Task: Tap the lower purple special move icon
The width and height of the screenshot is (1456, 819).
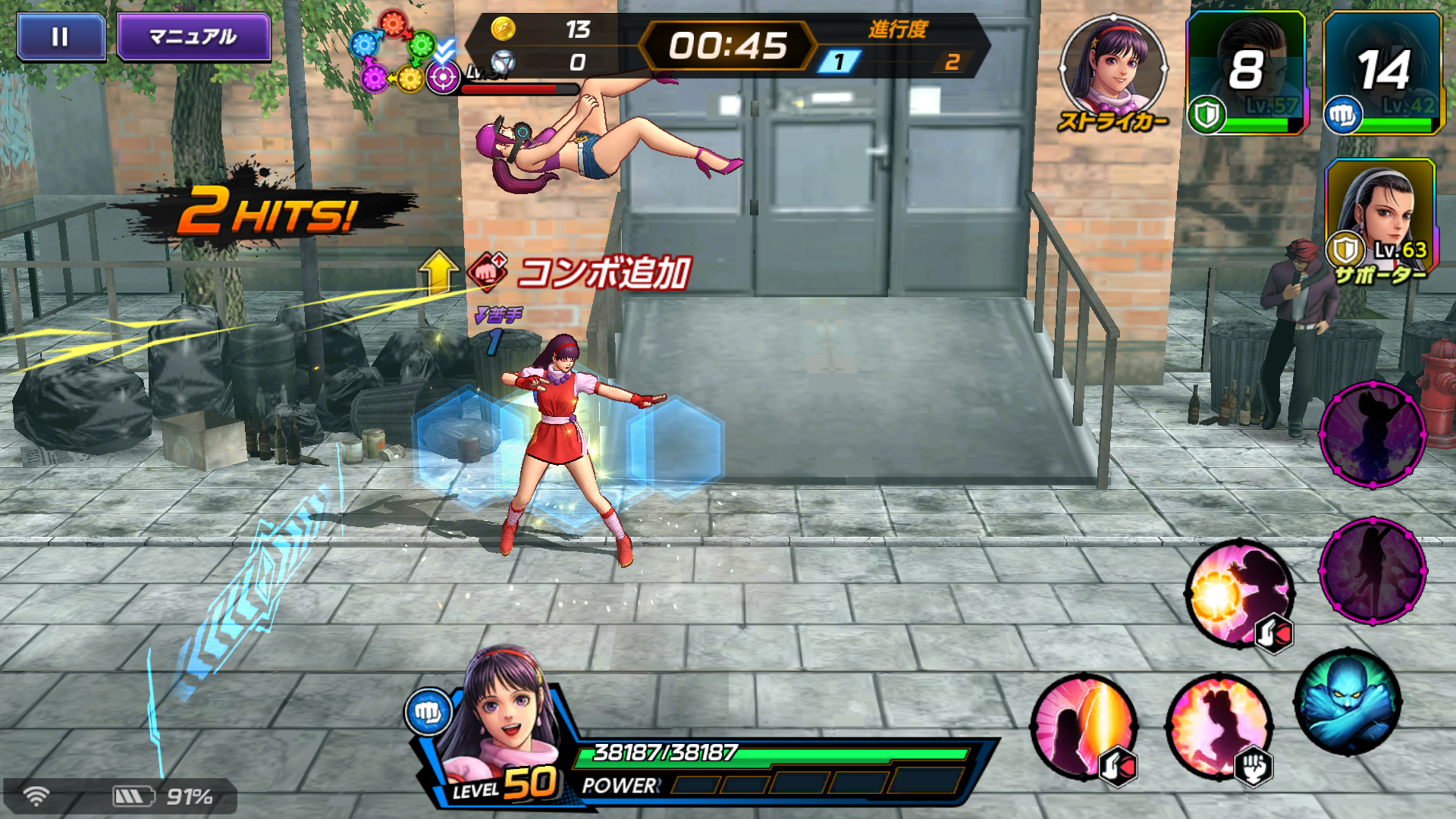Action: (x=1373, y=571)
